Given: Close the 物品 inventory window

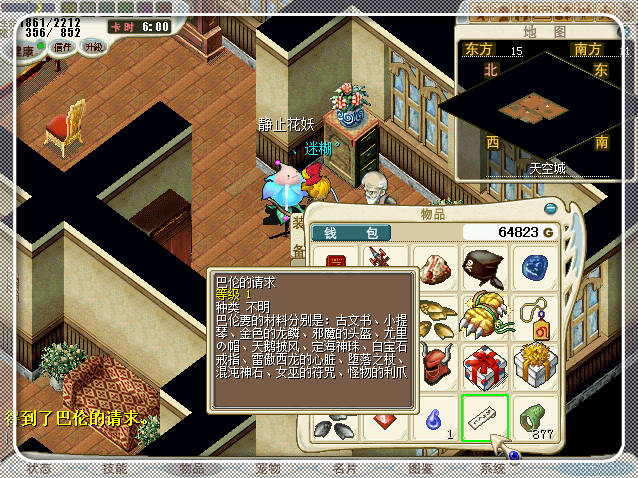Looking at the screenshot, I should coord(550,209).
